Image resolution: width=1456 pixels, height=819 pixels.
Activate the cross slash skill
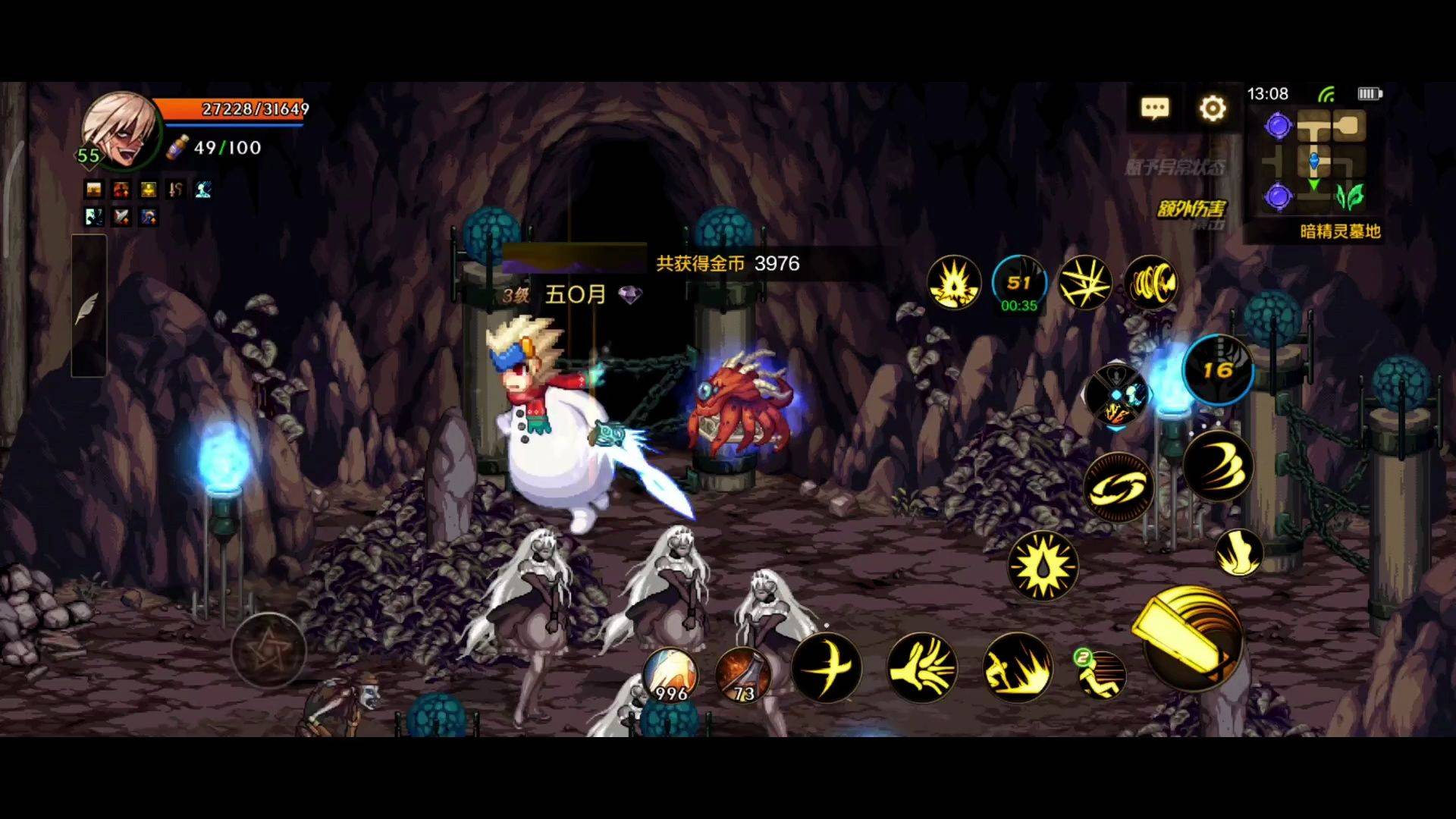point(827,668)
